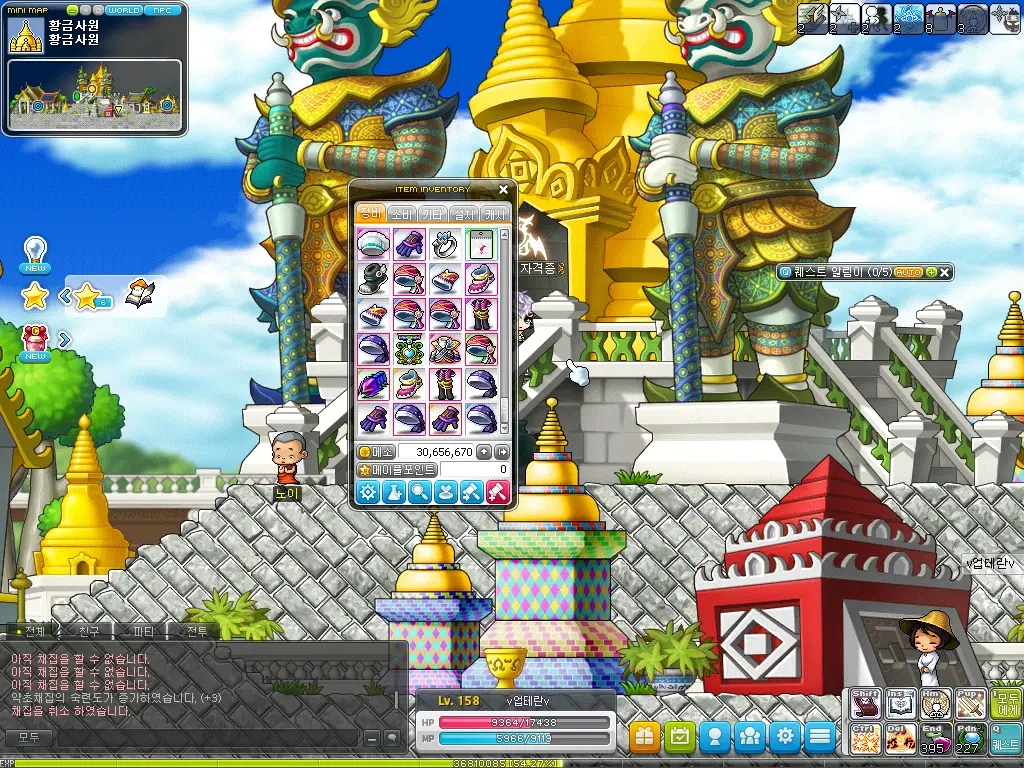
Task: Select the green heart pendant item
Action: click(x=409, y=350)
